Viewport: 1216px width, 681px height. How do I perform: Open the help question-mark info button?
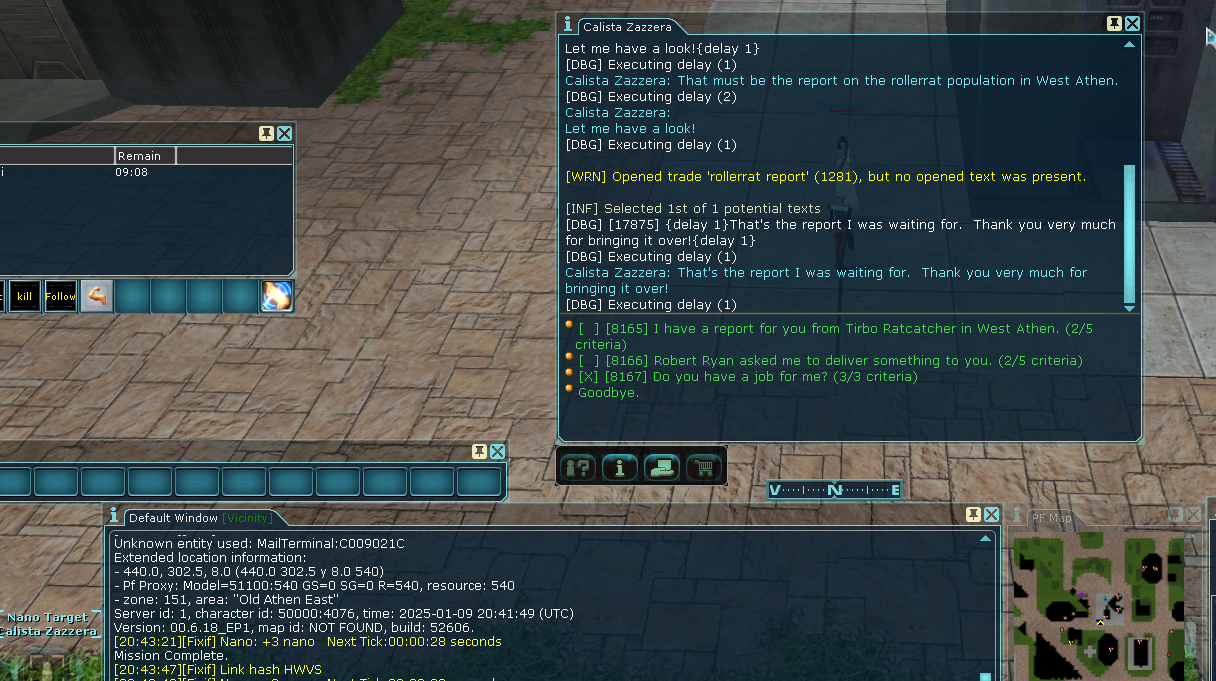pyautogui.click(x=578, y=466)
